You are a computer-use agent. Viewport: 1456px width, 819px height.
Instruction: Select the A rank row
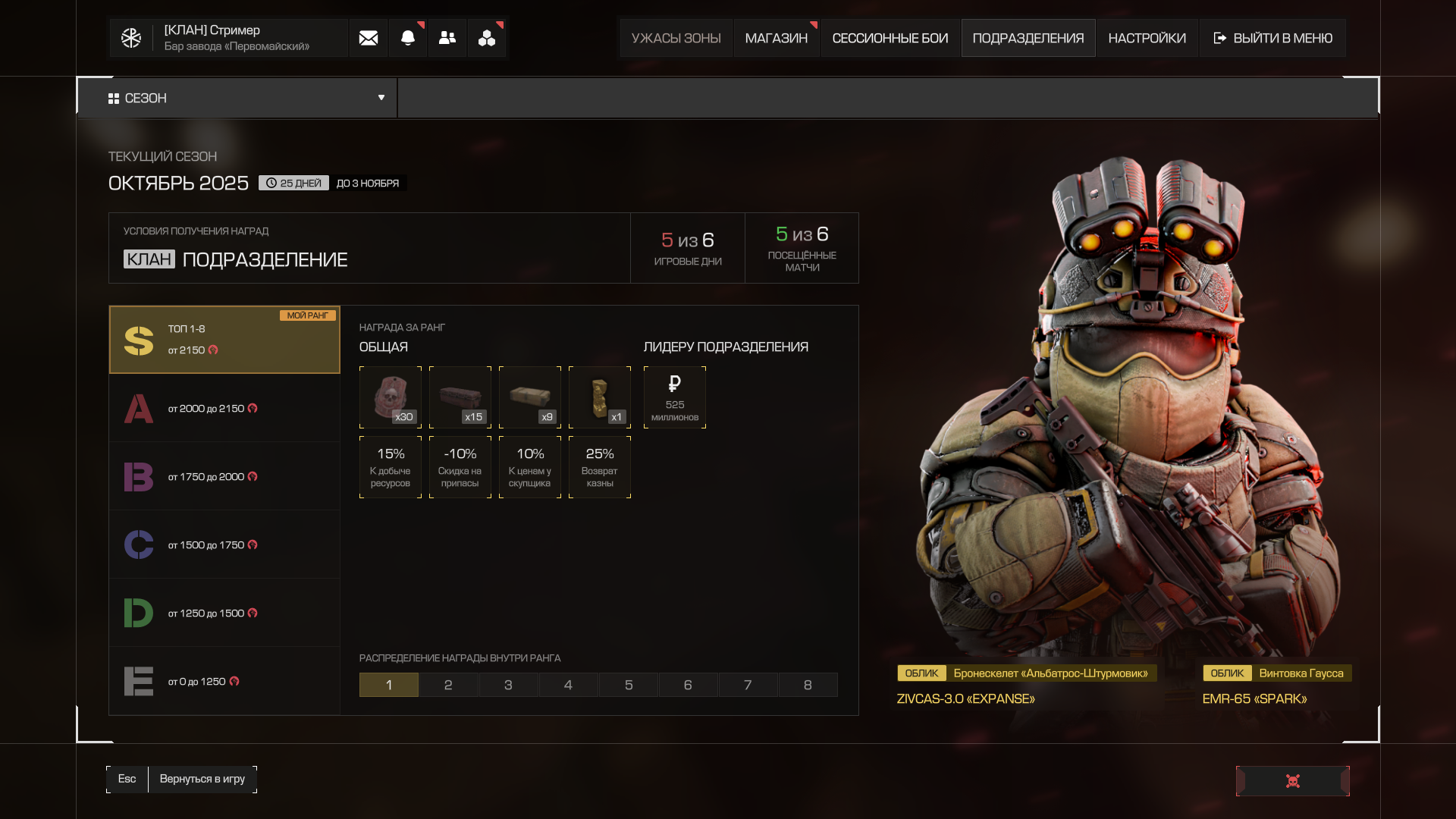coord(224,408)
